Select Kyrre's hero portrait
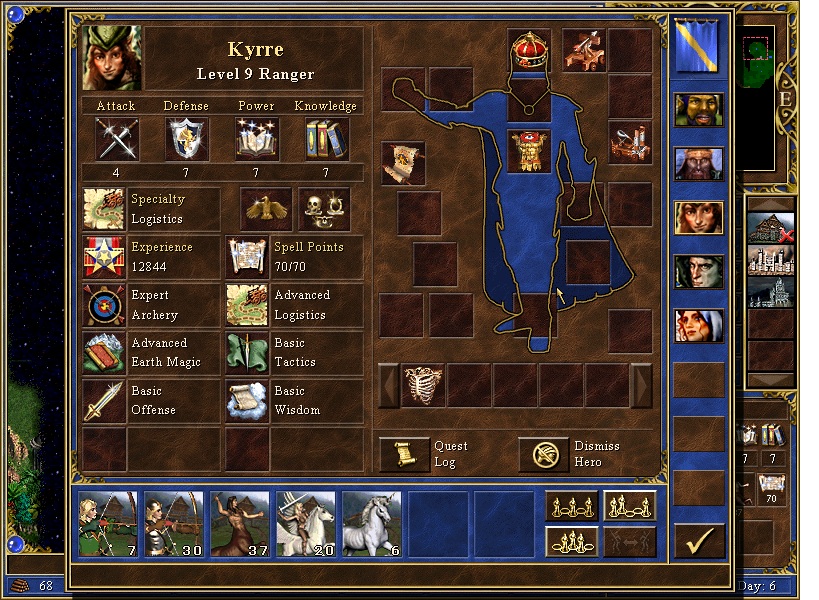Screen dimensions: 819x600 click(x=113, y=58)
